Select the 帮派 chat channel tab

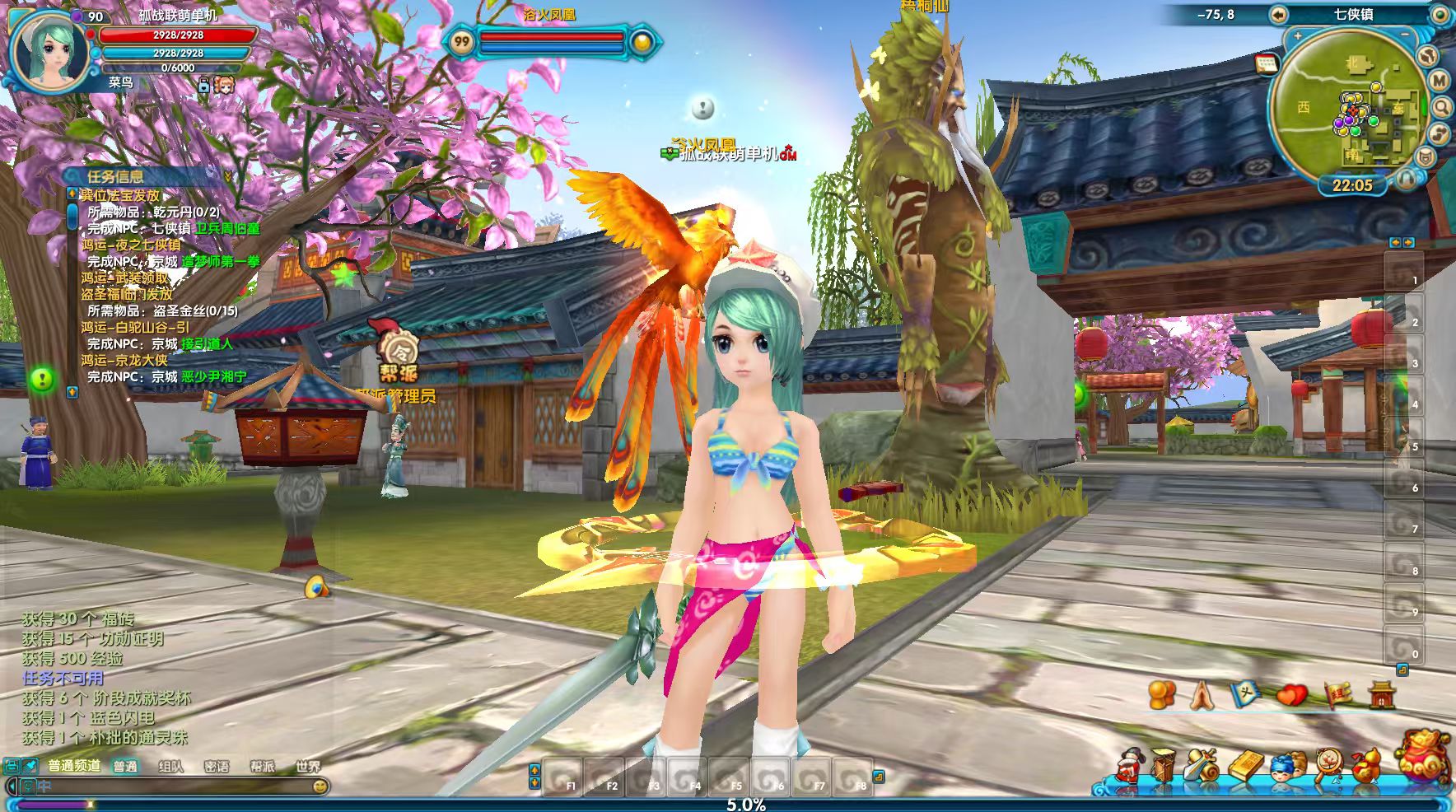click(x=262, y=766)
